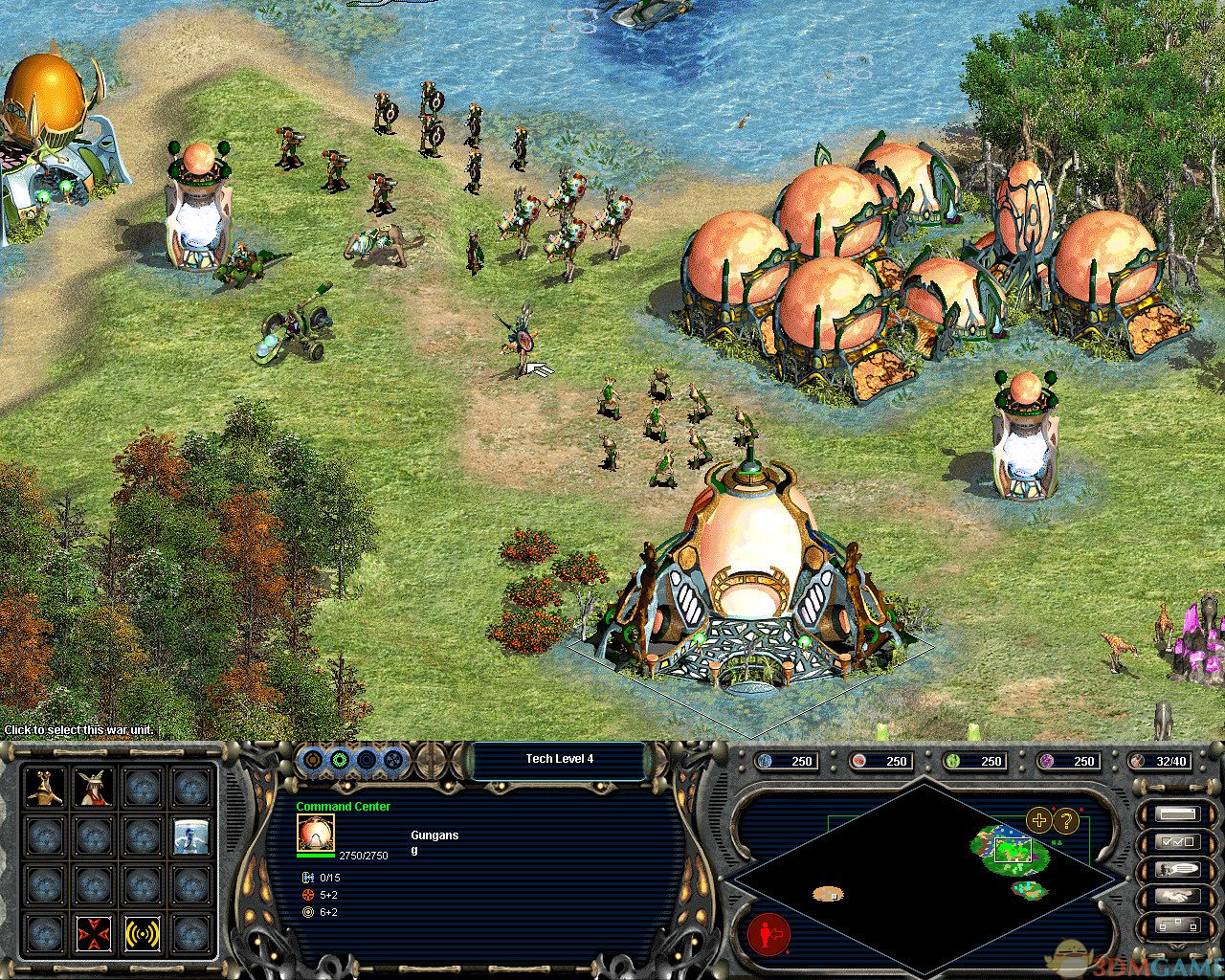
Task: Activate the red four-arrows command
Action: (x=95, y=933)
